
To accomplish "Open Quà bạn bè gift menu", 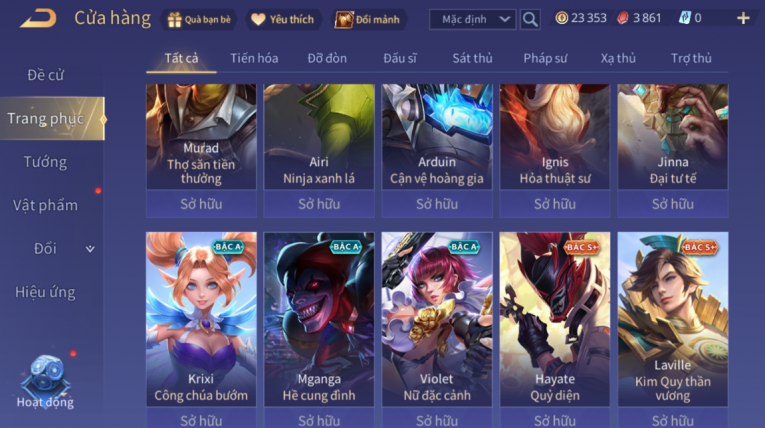I will click(200, 19).
